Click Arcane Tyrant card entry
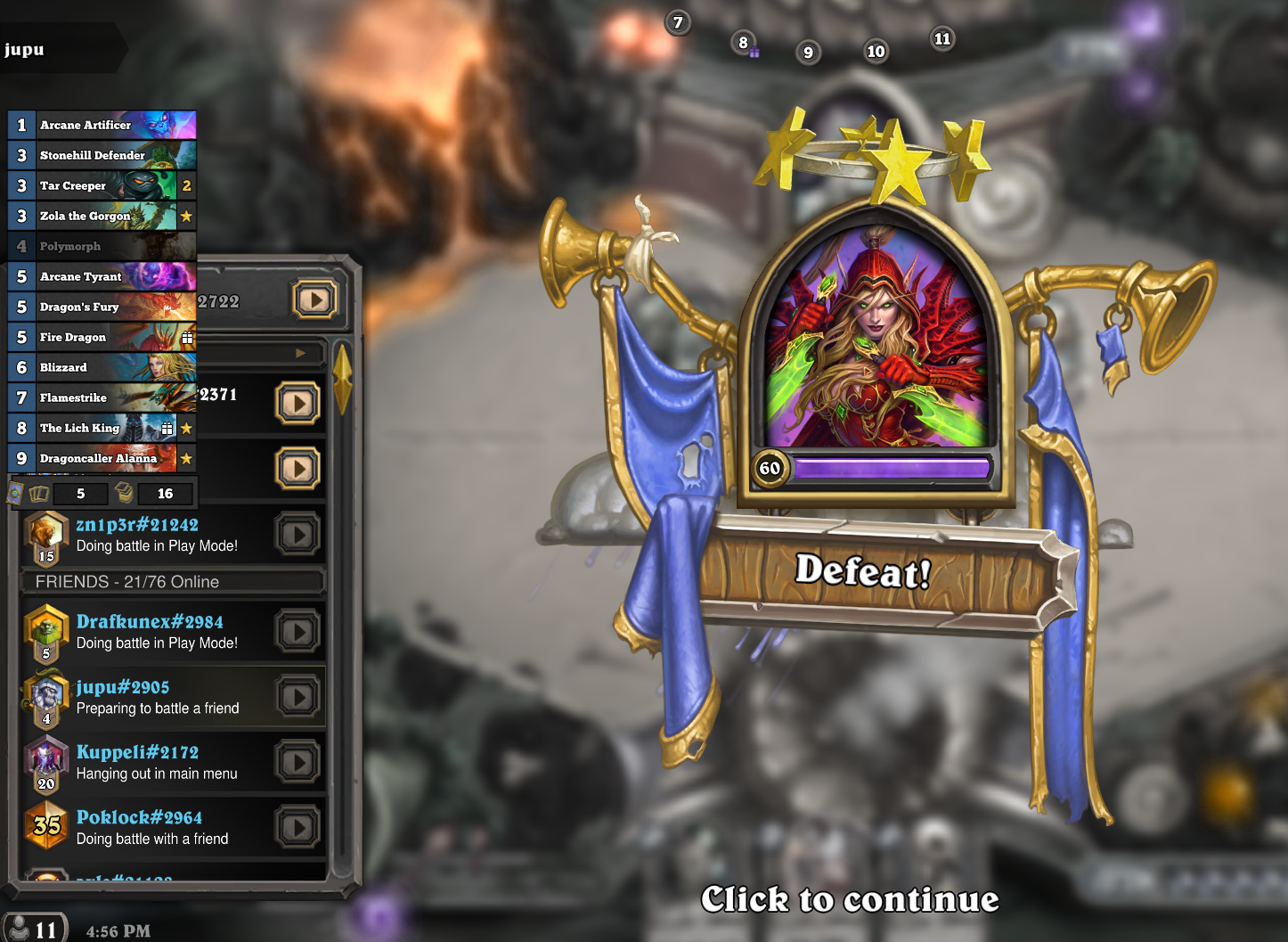The image size is (1288, 942). (x=102, y=276)
